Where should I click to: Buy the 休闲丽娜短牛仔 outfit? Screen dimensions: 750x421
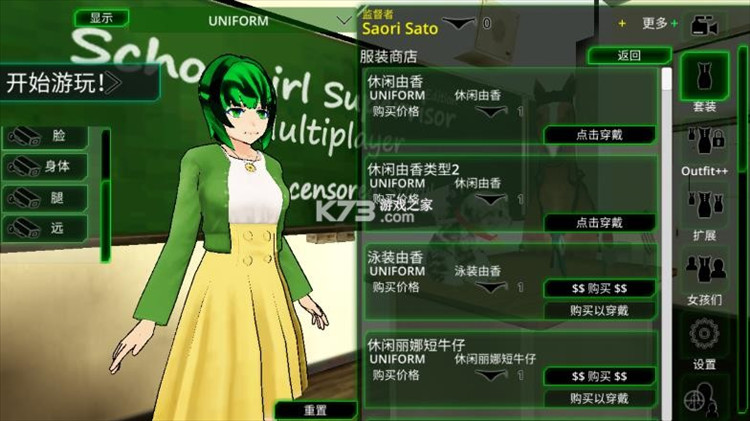point(599,377)
